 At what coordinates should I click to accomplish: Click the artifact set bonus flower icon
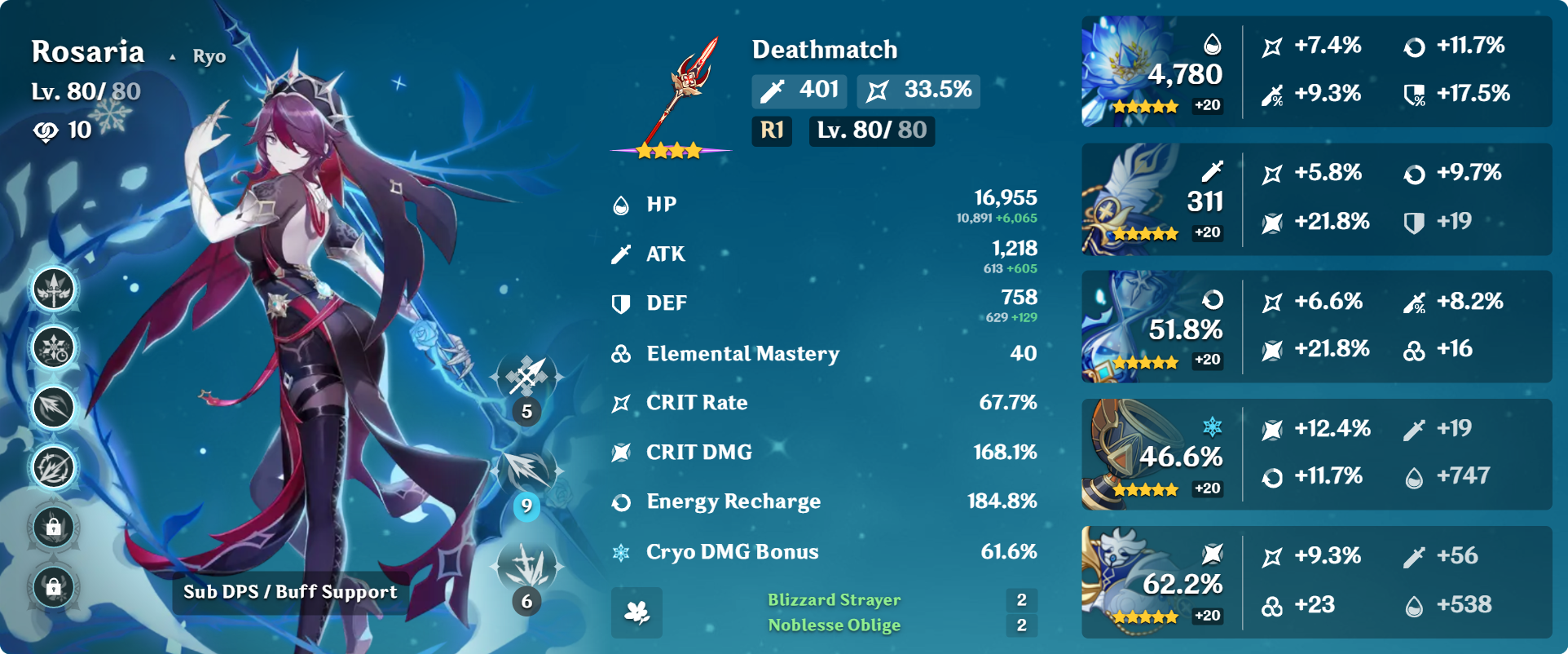pyautogui.click(x=636, y=612)
